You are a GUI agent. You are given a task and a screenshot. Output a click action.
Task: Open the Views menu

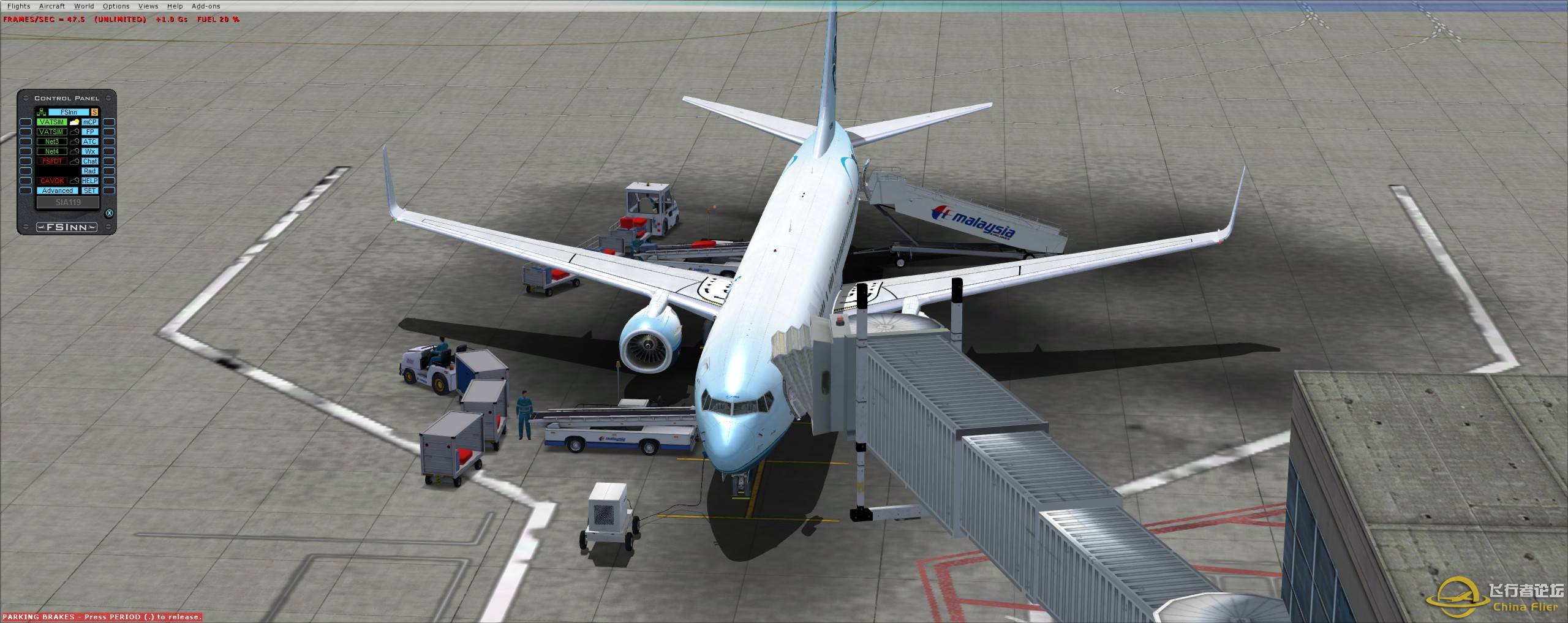point(148,6)
